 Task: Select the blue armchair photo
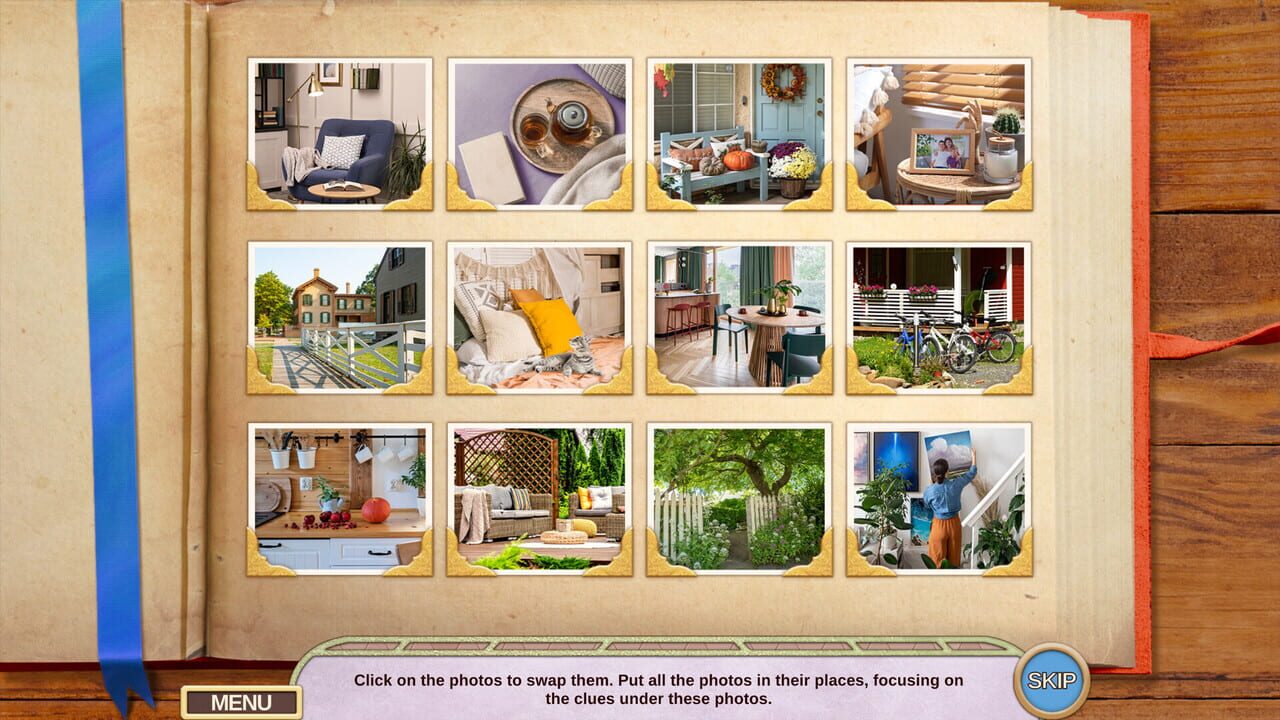click(x=340, y=135)
